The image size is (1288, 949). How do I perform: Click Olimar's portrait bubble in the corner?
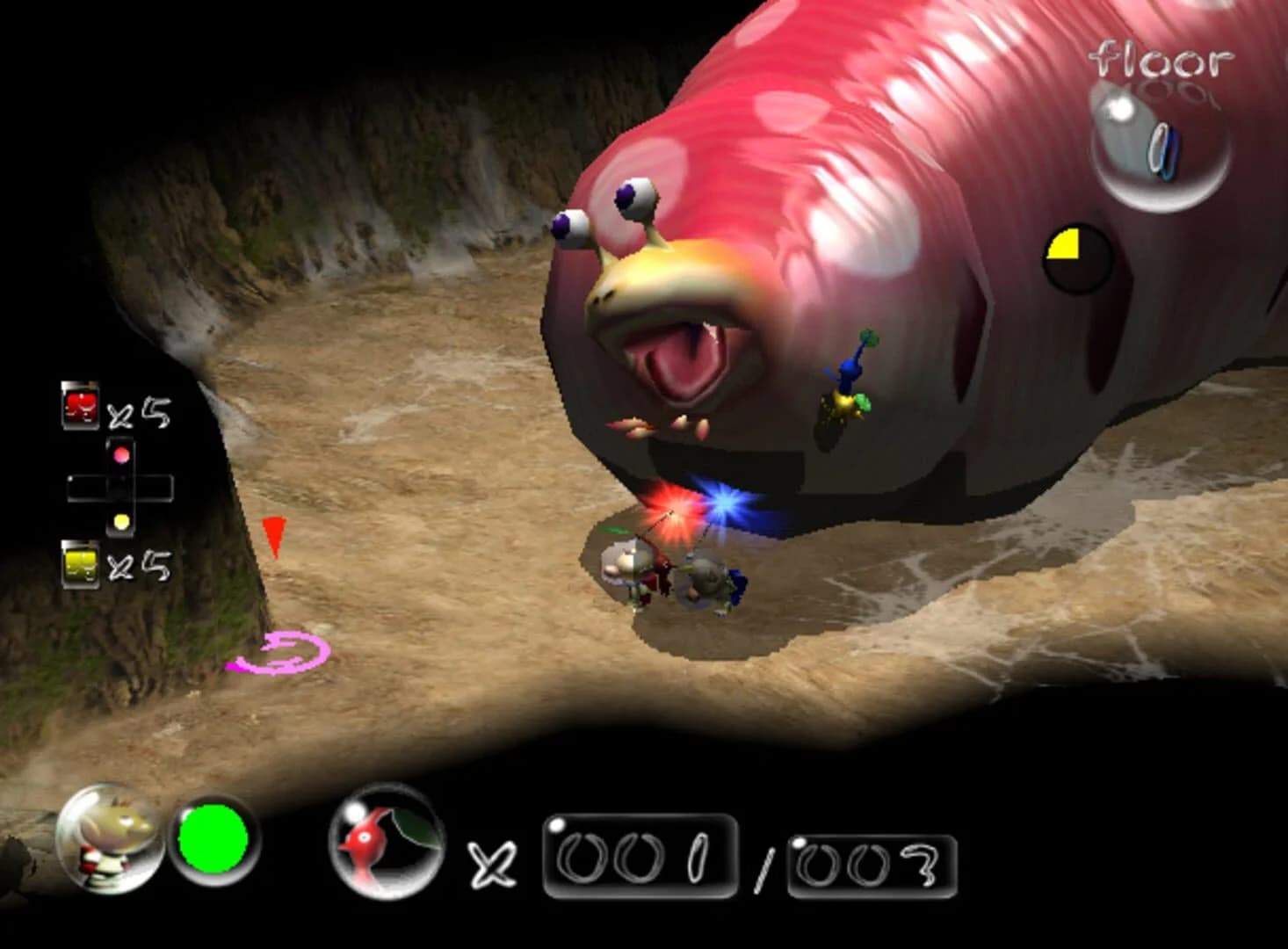[x=108, y=848]
